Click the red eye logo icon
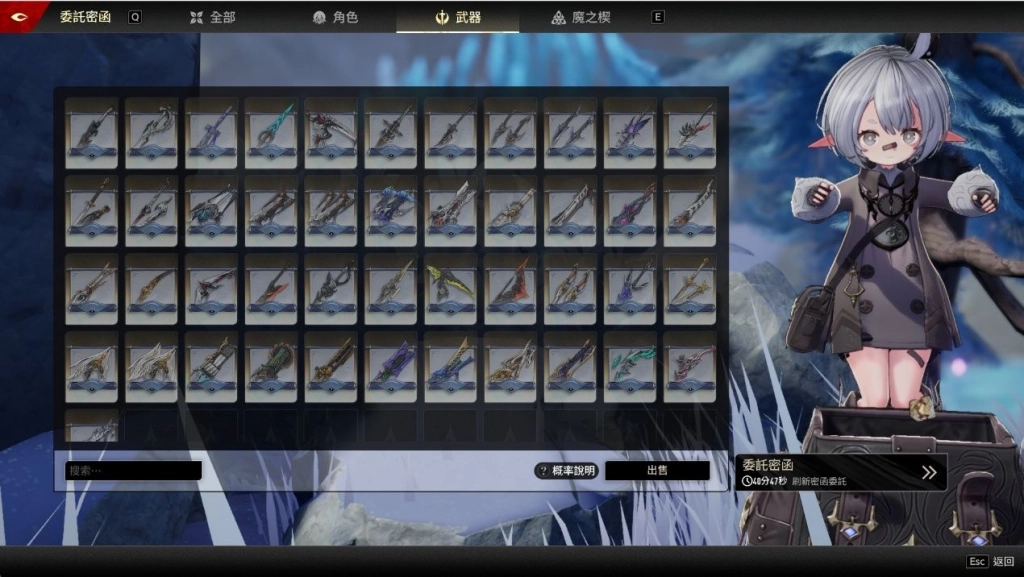1024x577 pixels. (x=19, y=17)
